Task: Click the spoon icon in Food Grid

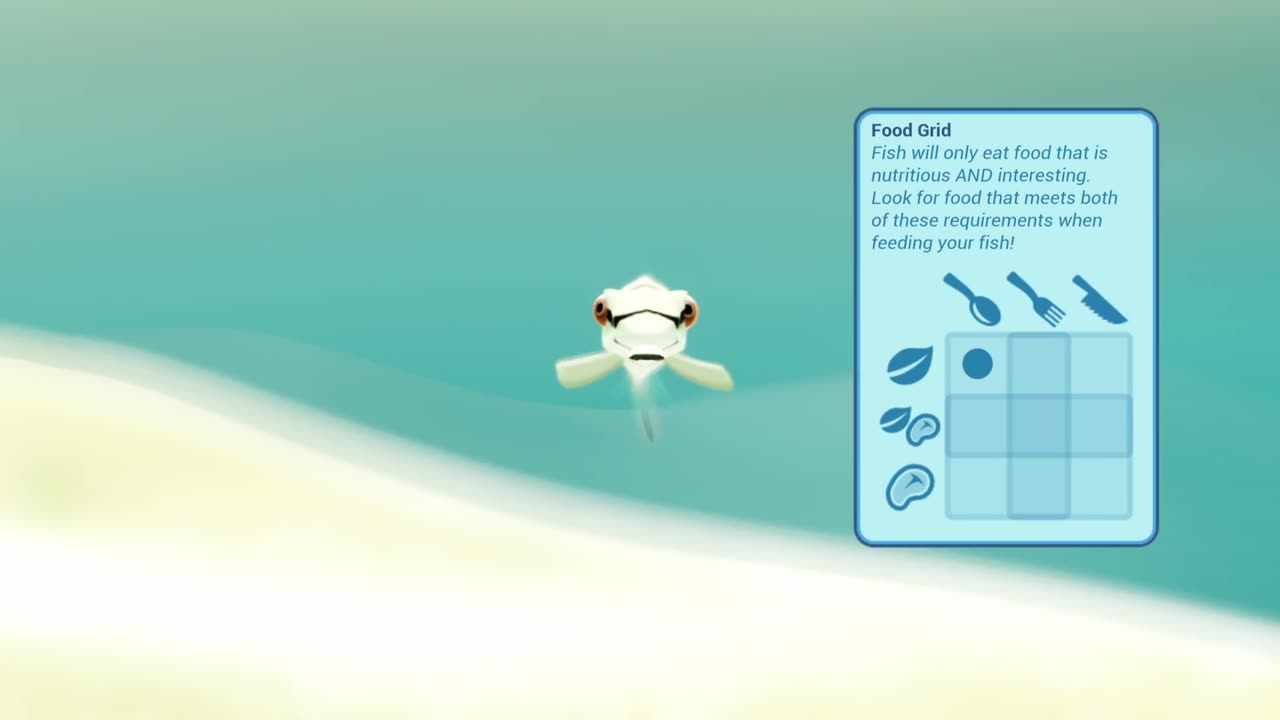Action: click(971, 299)
